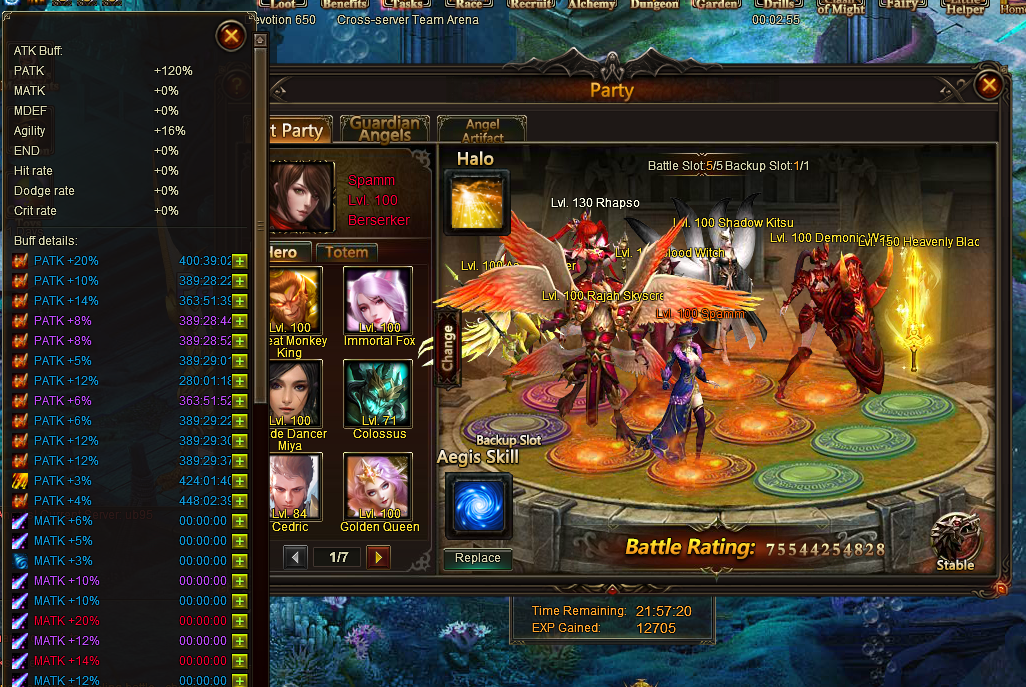Go to the previous hero list page
1026x687 pixels.
[x=295, y=557]
